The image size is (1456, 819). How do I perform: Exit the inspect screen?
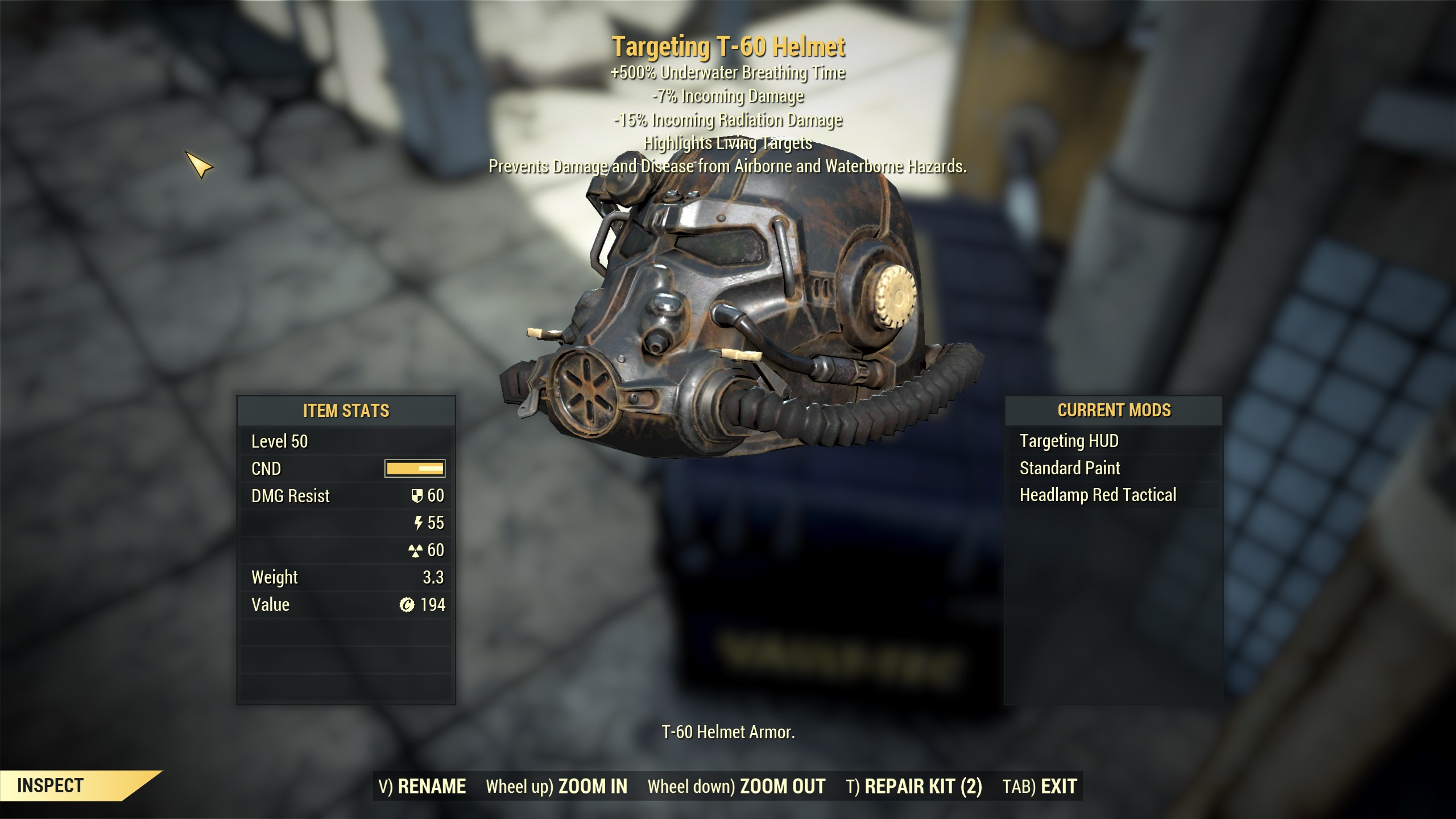click(1040, 786)
